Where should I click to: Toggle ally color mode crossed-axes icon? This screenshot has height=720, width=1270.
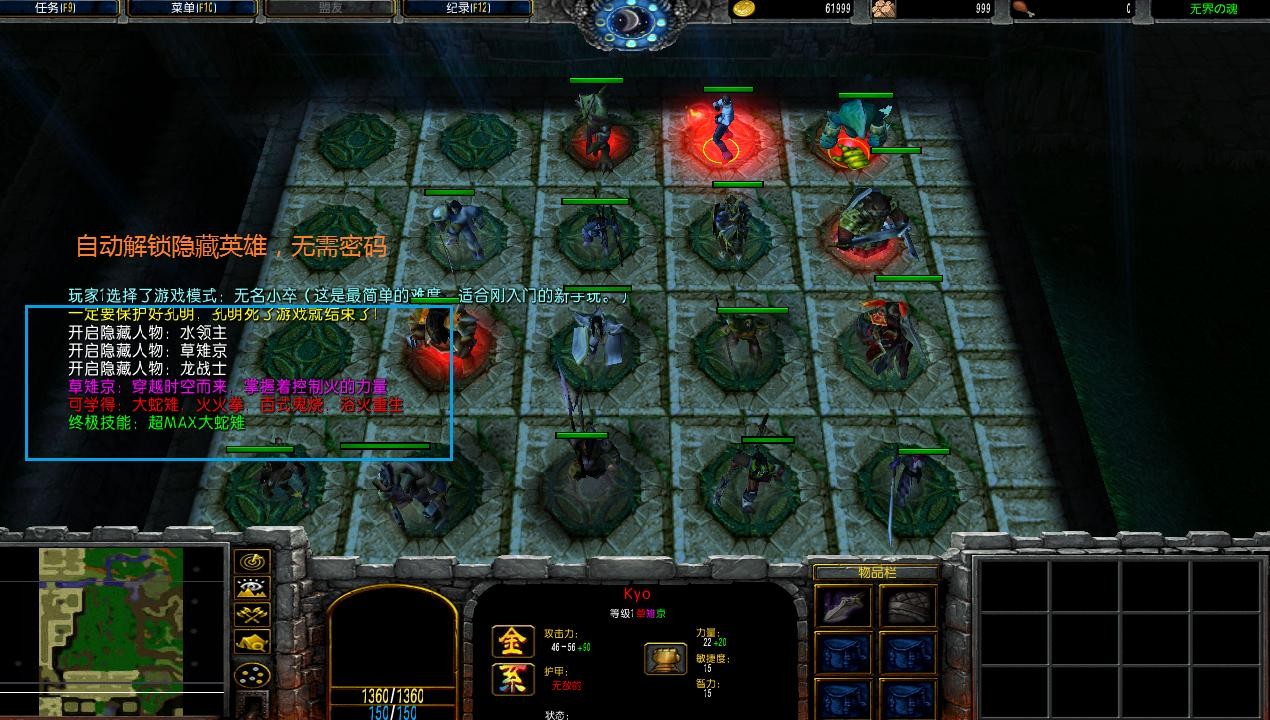pyautogui.click(x=251, y=615)
